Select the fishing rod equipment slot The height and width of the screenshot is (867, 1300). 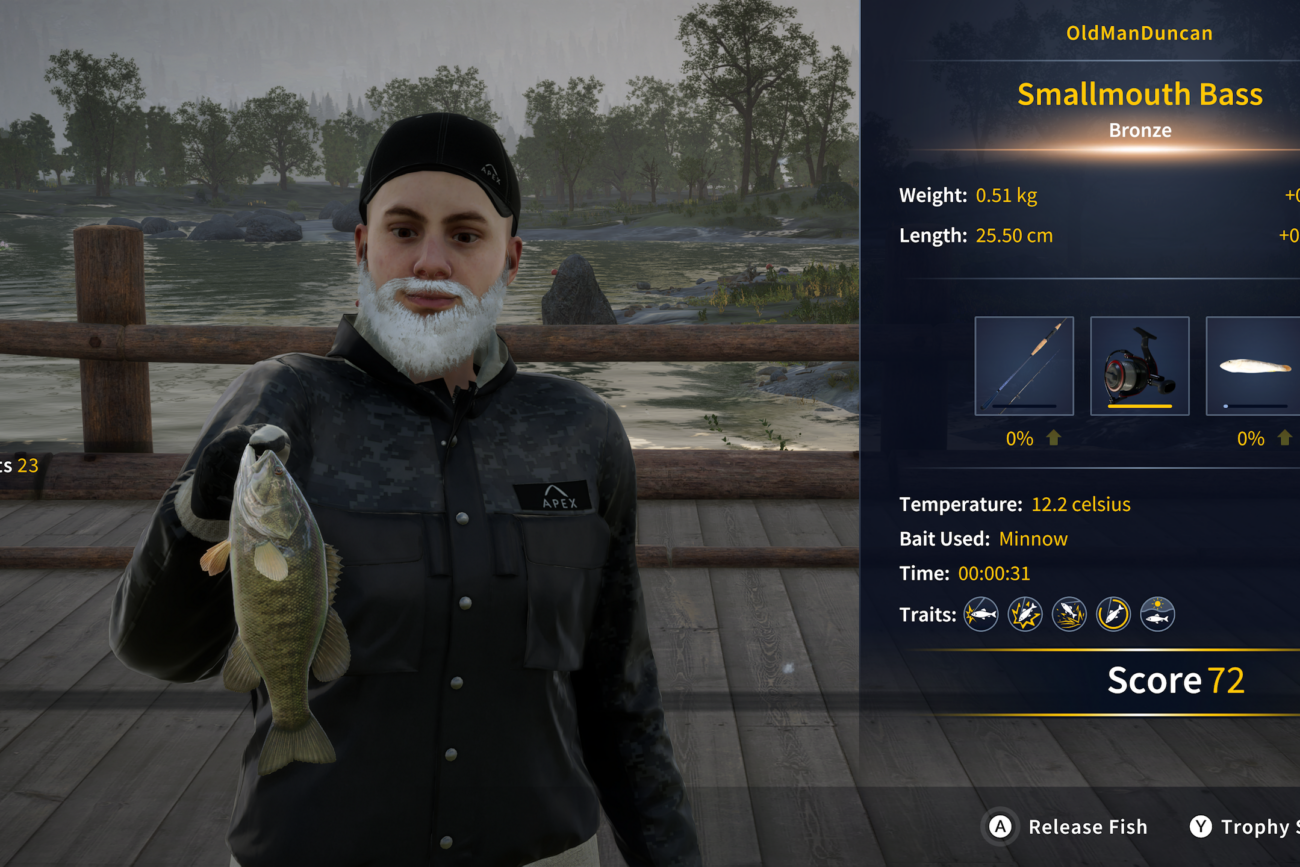(1024, 366)
